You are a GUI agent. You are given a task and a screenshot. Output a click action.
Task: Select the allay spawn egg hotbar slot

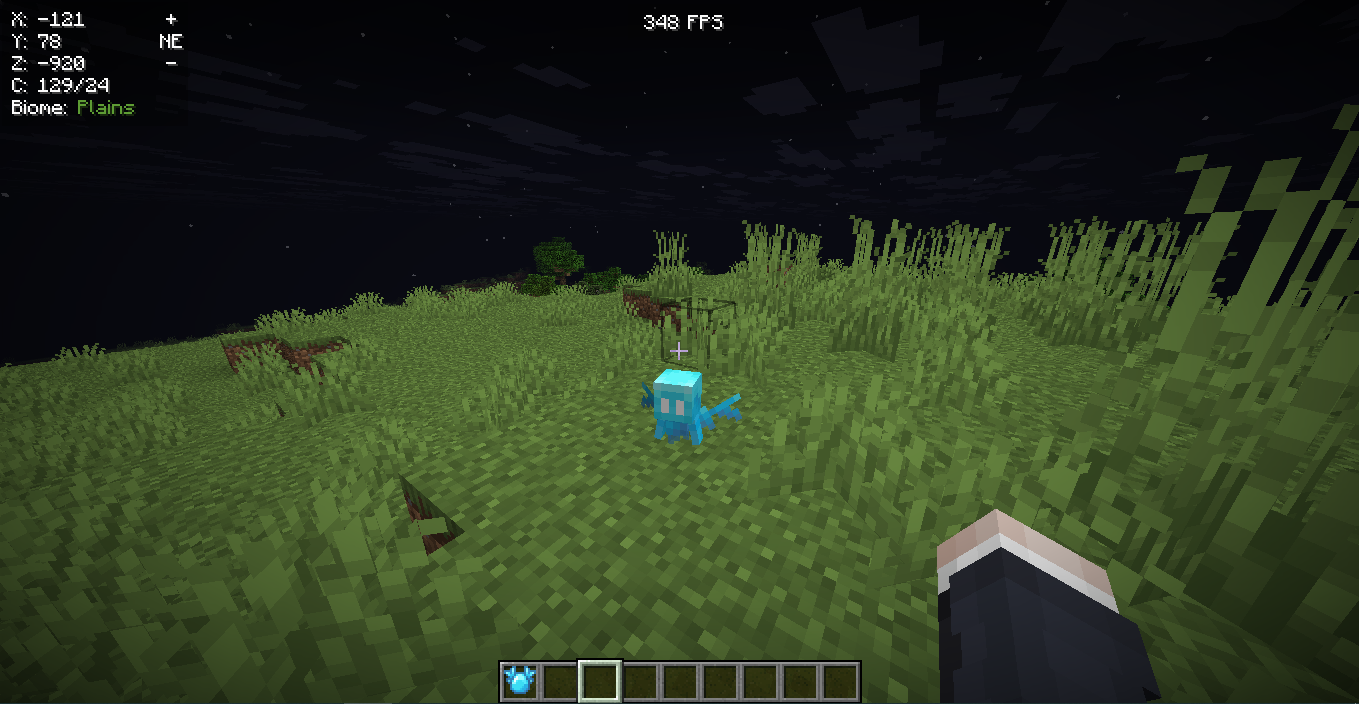520,682
